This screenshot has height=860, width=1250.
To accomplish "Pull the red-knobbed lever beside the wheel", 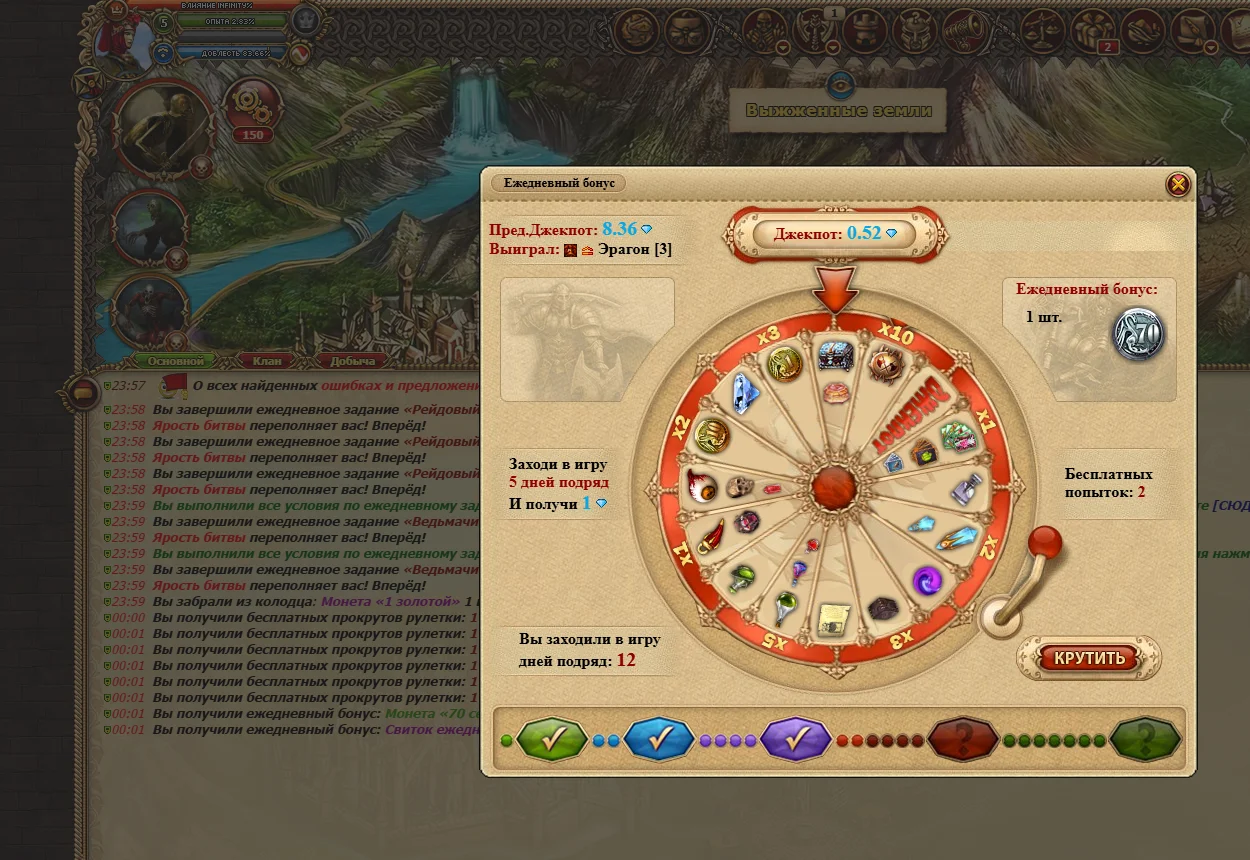I will tap(1045, 543).
